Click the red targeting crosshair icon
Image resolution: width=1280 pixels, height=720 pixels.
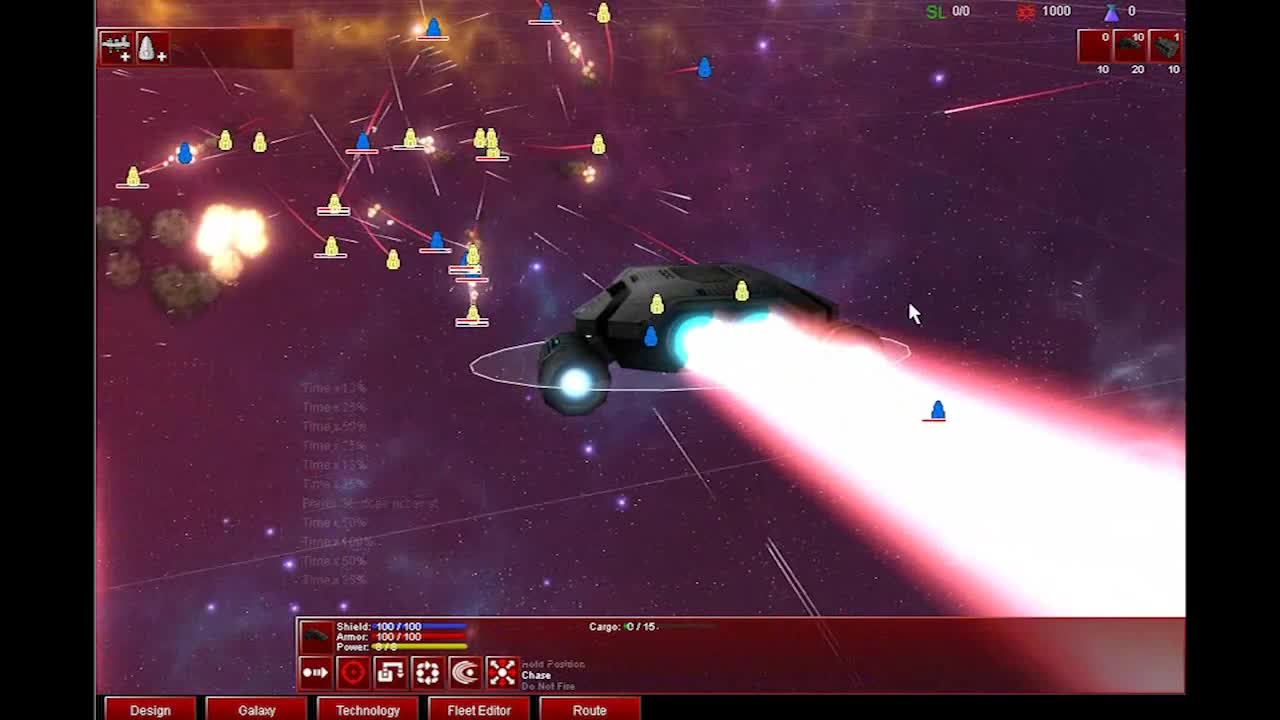(x=353, y=672)
